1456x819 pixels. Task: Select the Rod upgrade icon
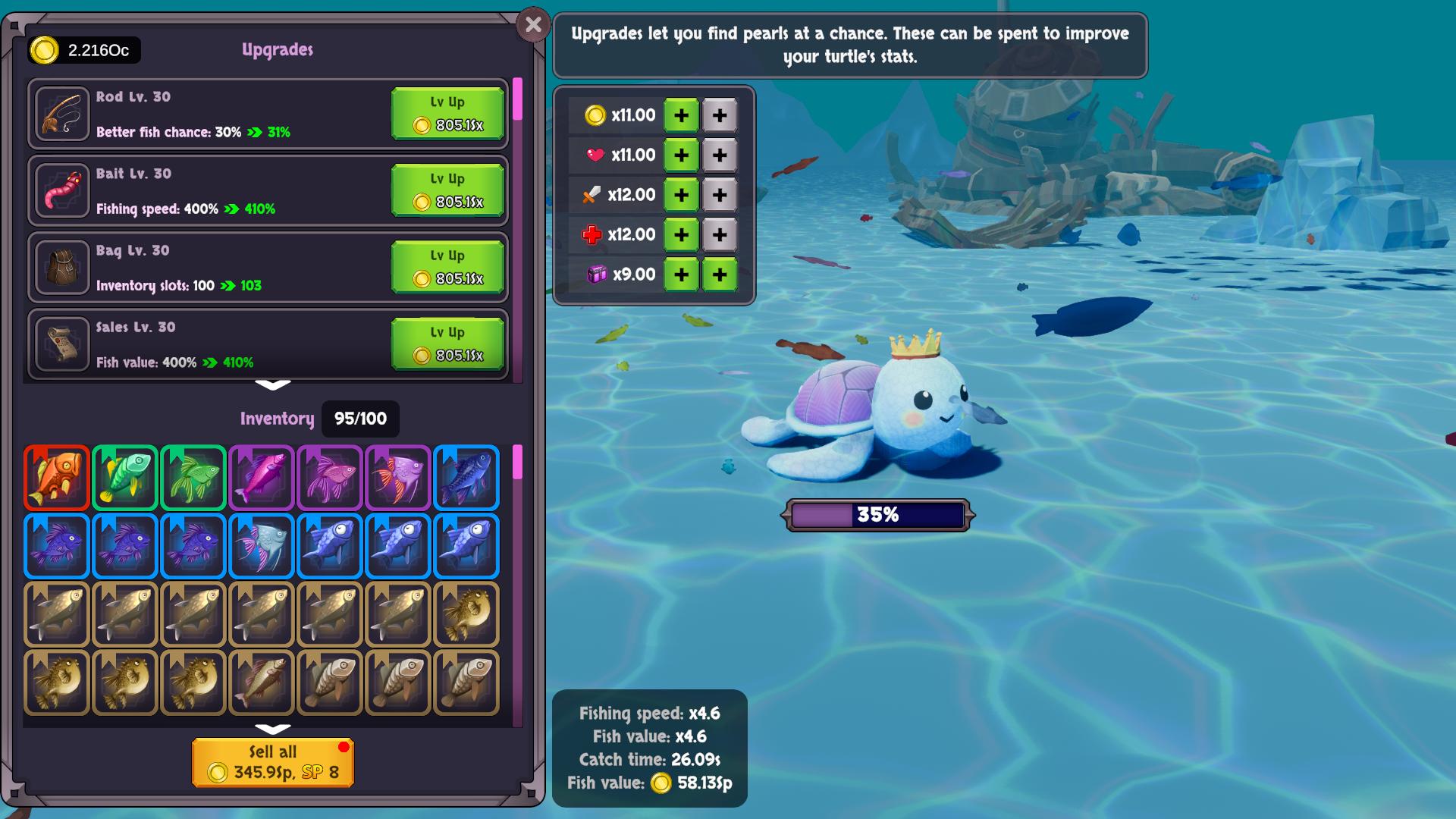pyautogui.click(x=62, y=114)
